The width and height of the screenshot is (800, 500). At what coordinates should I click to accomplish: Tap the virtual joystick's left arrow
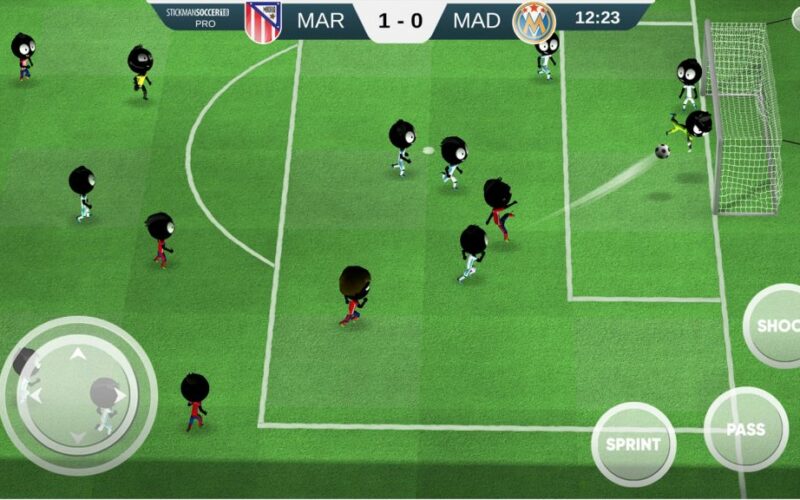35,396
